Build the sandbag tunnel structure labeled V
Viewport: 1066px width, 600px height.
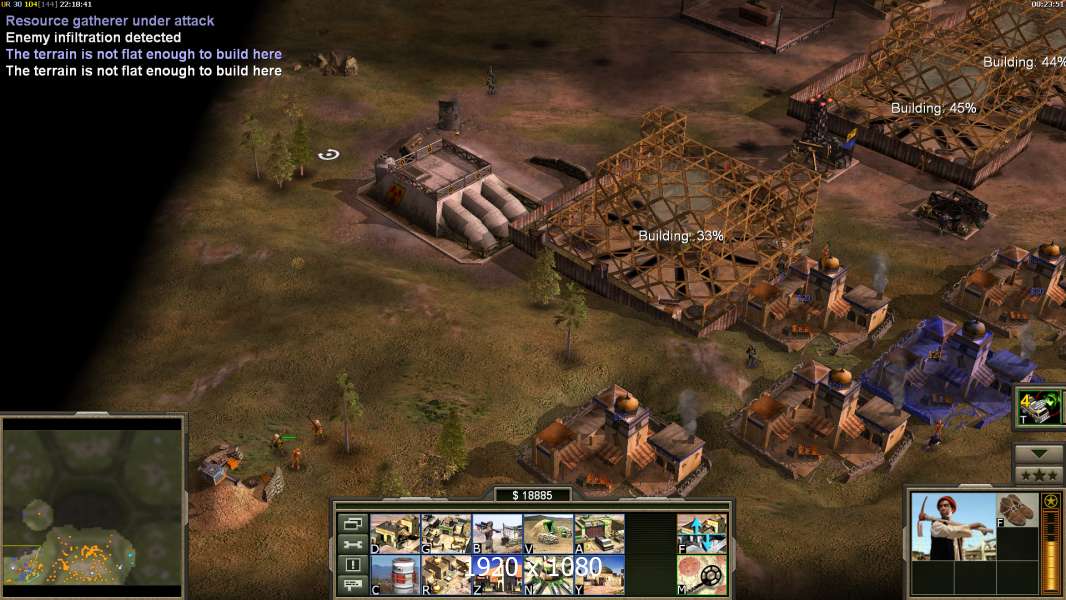tap(548, 533)
